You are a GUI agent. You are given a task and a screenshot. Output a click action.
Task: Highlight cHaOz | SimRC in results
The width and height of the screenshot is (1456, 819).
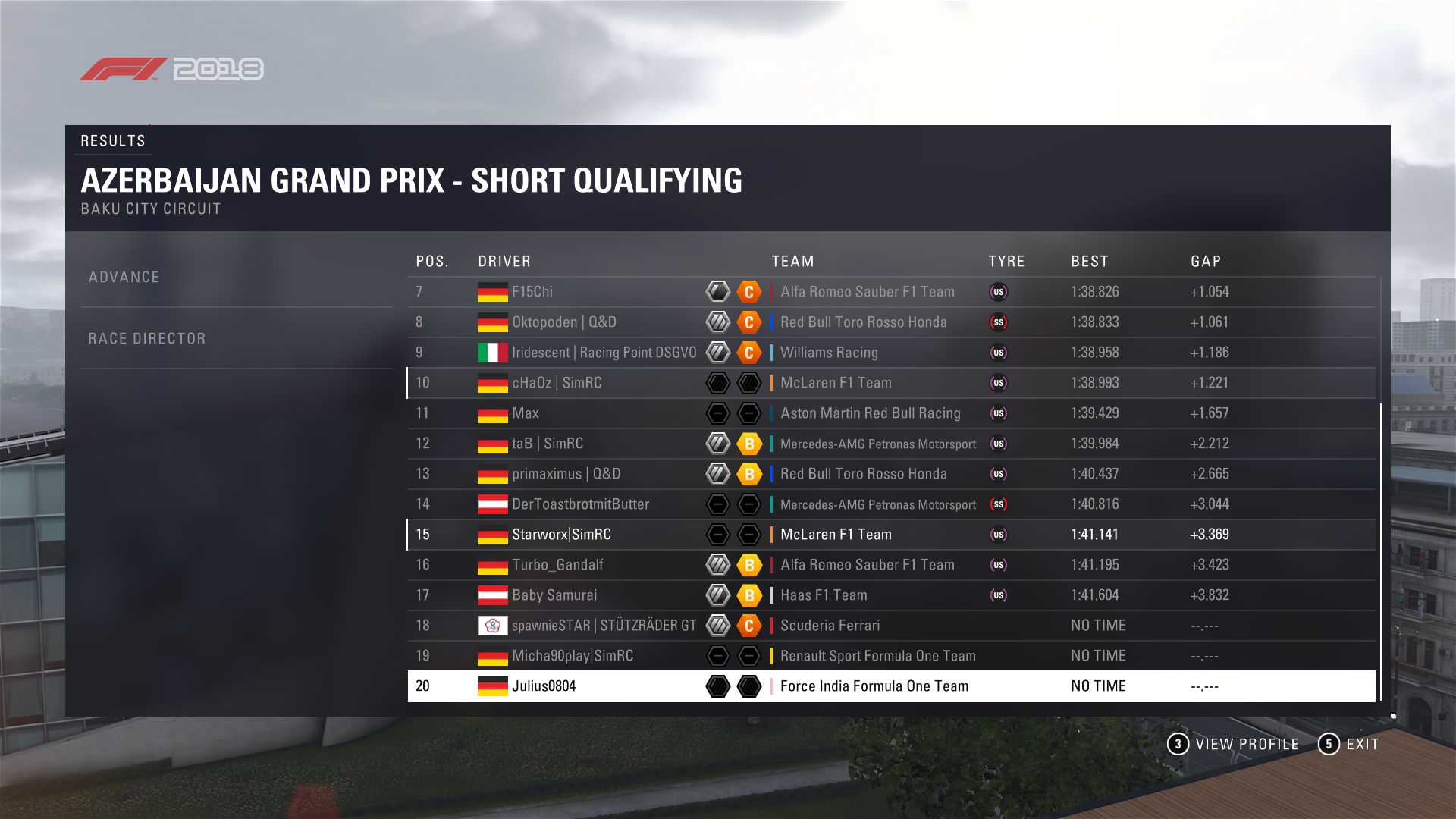(557, 383)
